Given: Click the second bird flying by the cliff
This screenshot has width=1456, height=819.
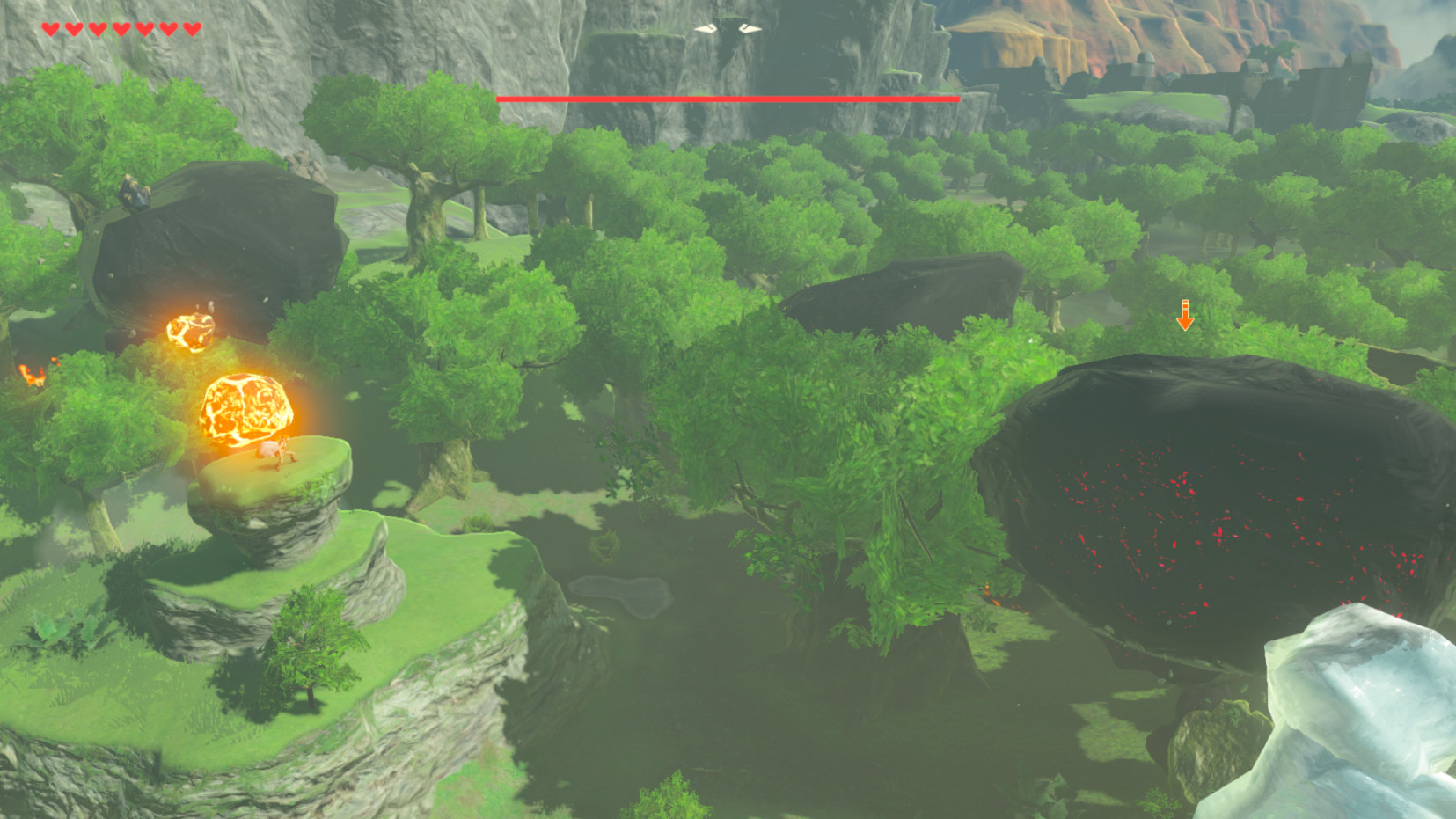Looking at the screenshot, I should click(x=750, y=29).
